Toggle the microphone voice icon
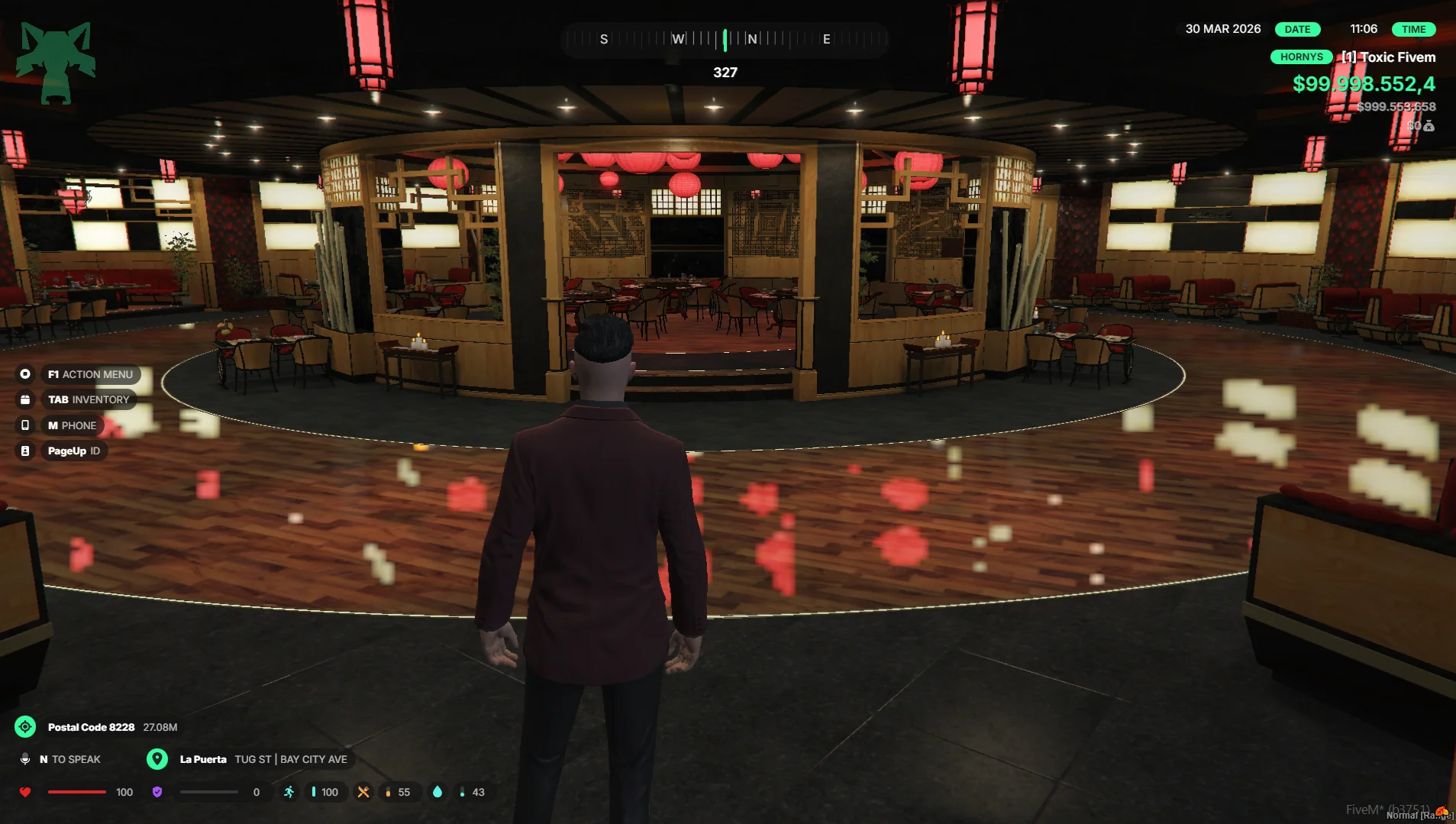Viewport: 1456px width, 824px height. [x=25, y=759]
